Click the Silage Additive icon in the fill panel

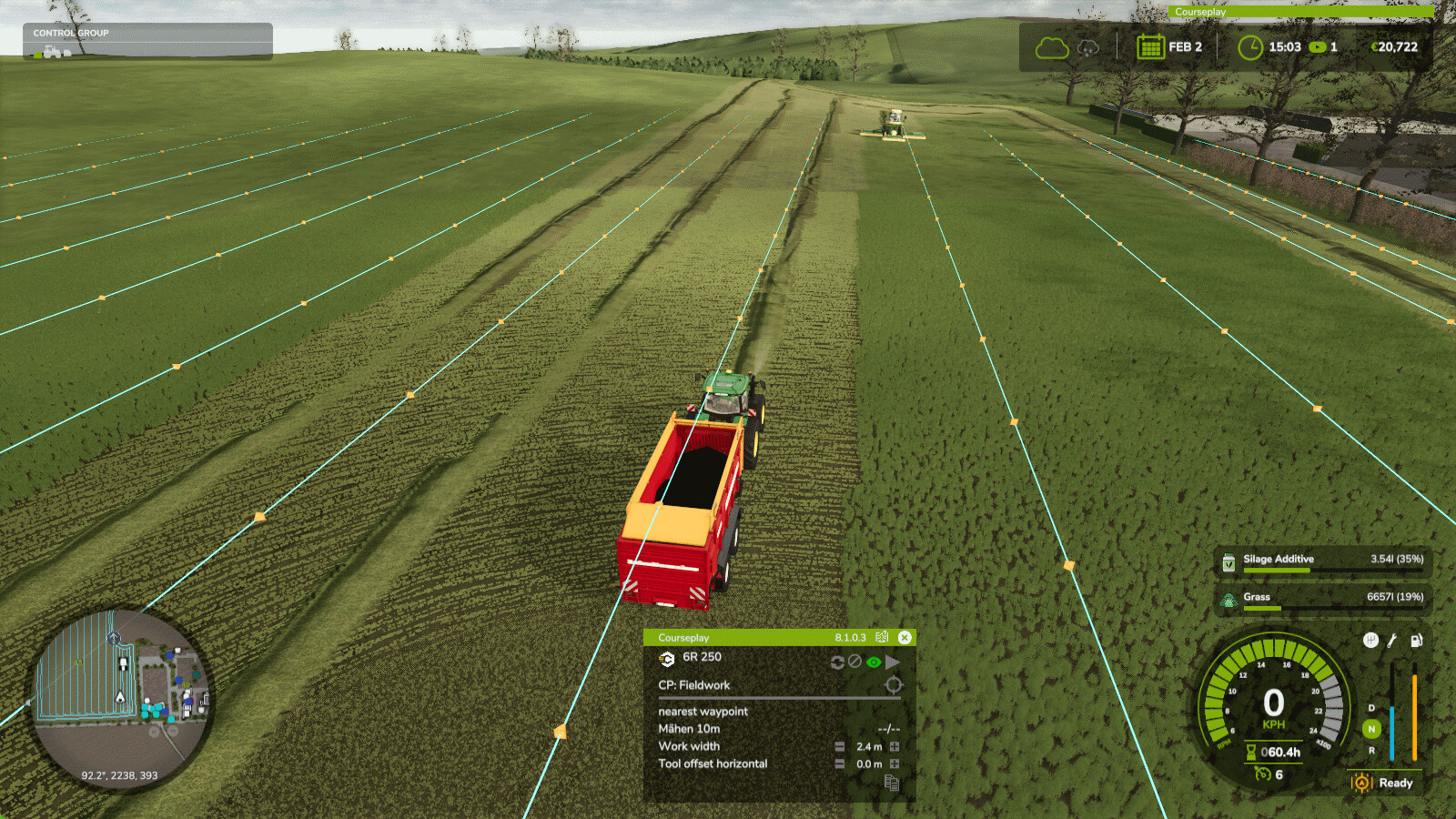click(x=1230, y=563)
